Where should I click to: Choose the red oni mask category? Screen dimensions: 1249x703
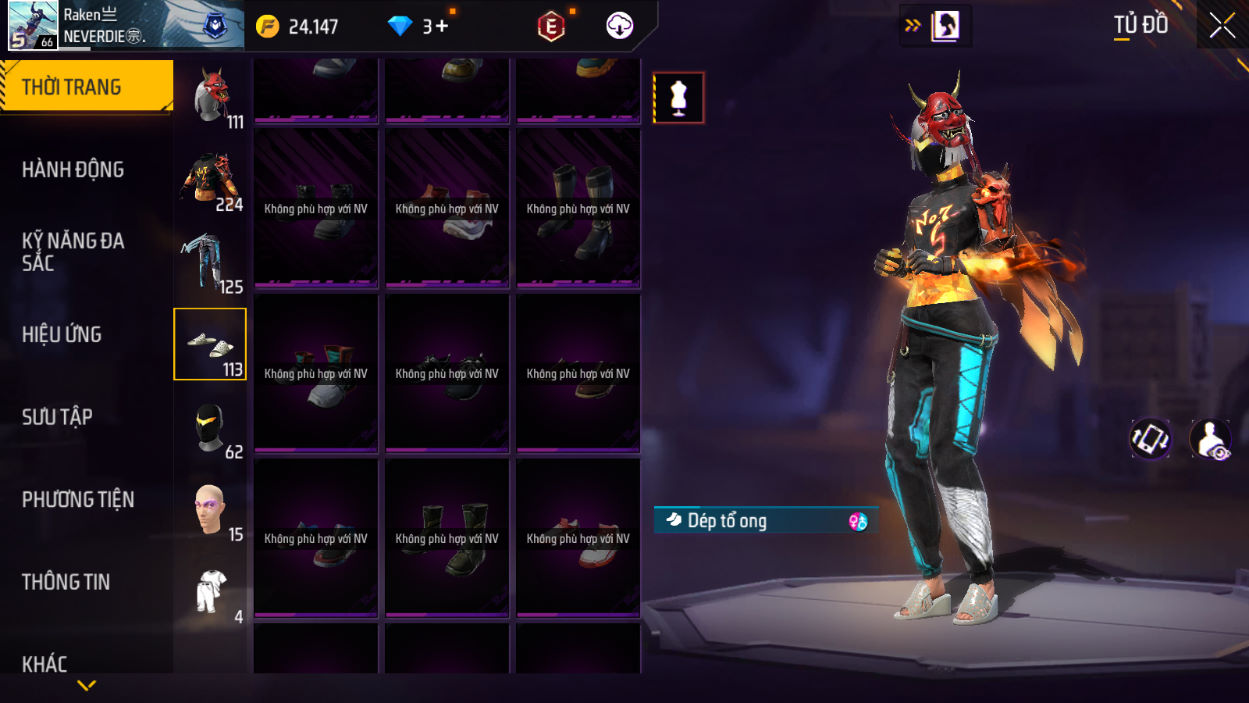pyautogui.click(x=210, y=96)
